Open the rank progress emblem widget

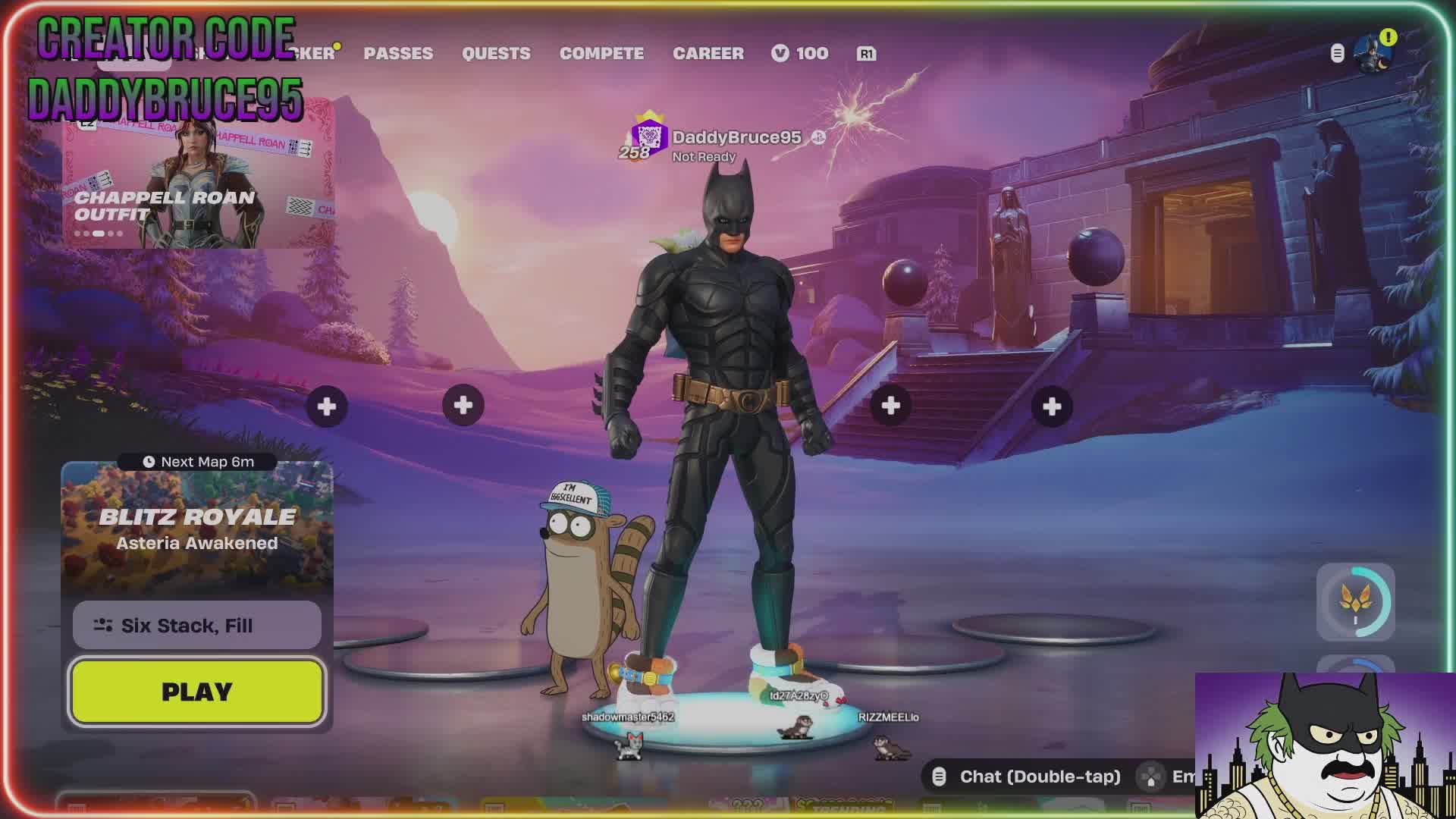tap(1355, 602)
